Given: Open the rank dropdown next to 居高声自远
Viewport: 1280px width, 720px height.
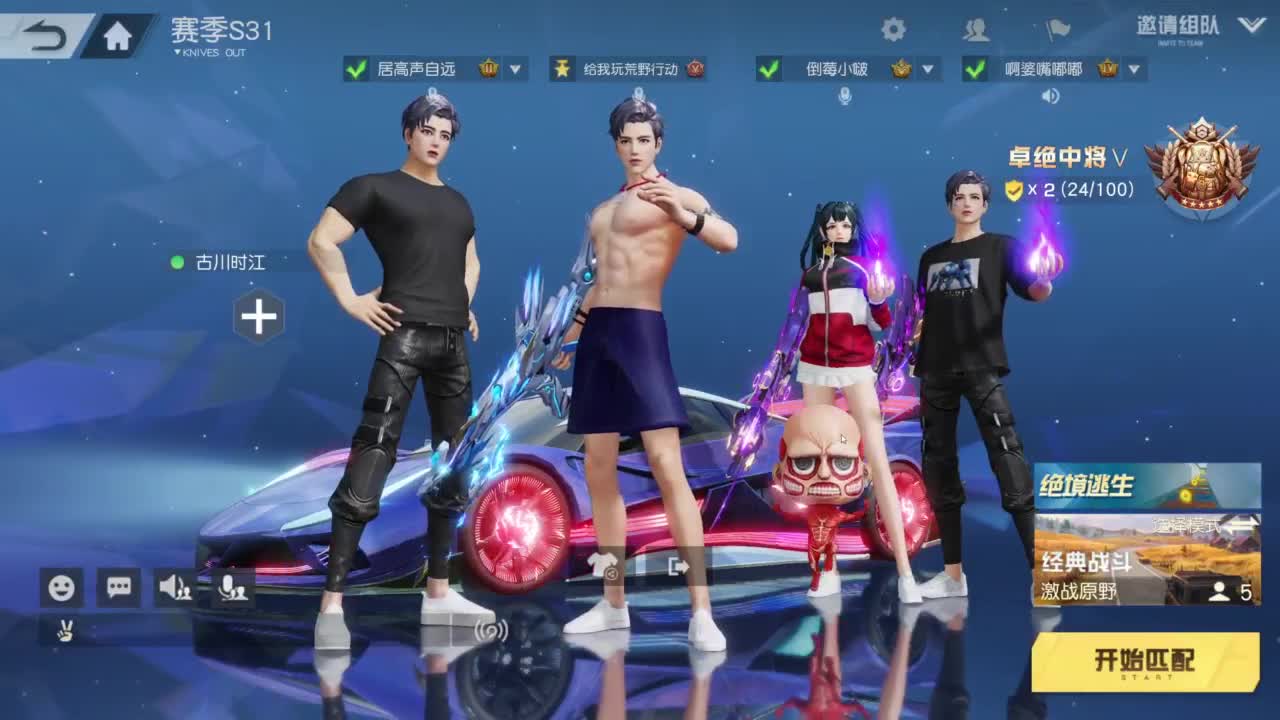Looking at the screenshot, I should pyautogui.click(x=516, y=69).
